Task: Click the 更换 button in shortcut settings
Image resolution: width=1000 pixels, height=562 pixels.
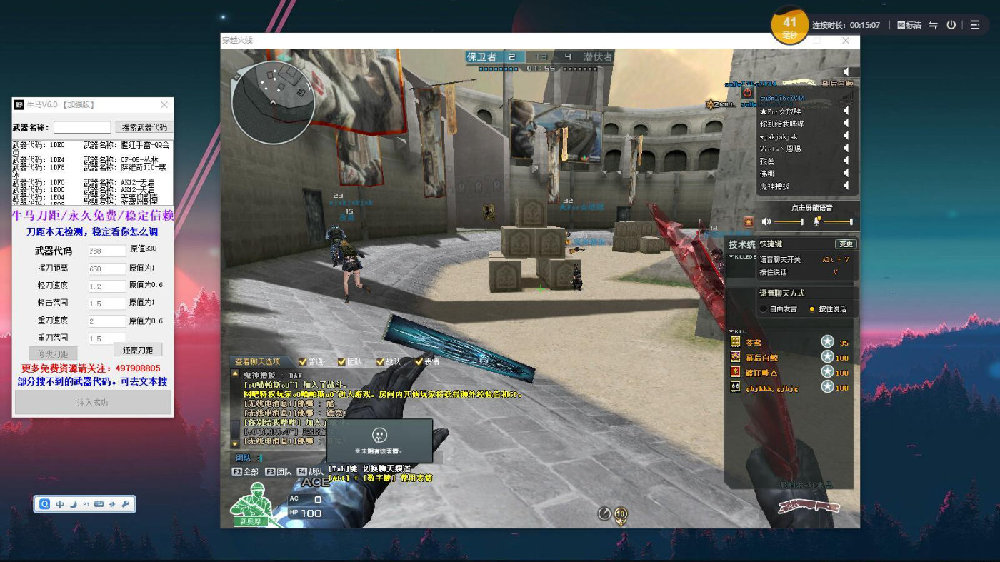Action: click(846, 244)
